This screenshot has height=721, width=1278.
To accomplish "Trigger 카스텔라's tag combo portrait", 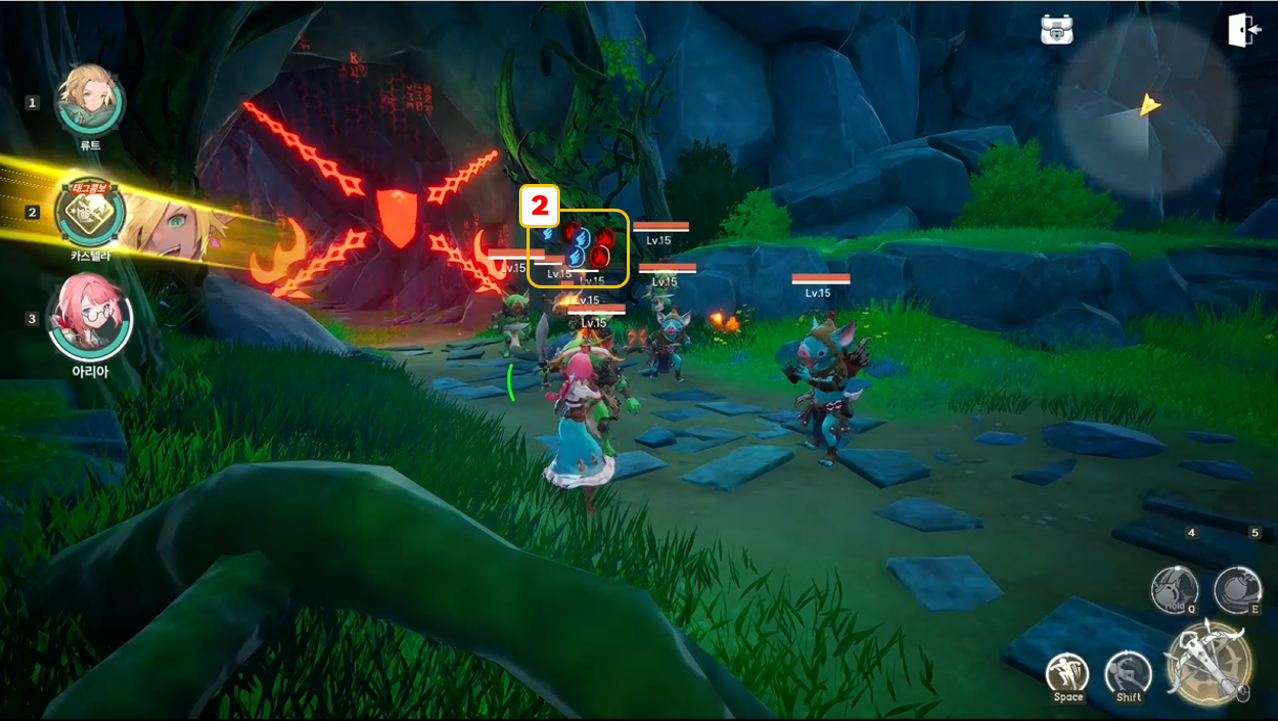I will click(x=90, y=213).
